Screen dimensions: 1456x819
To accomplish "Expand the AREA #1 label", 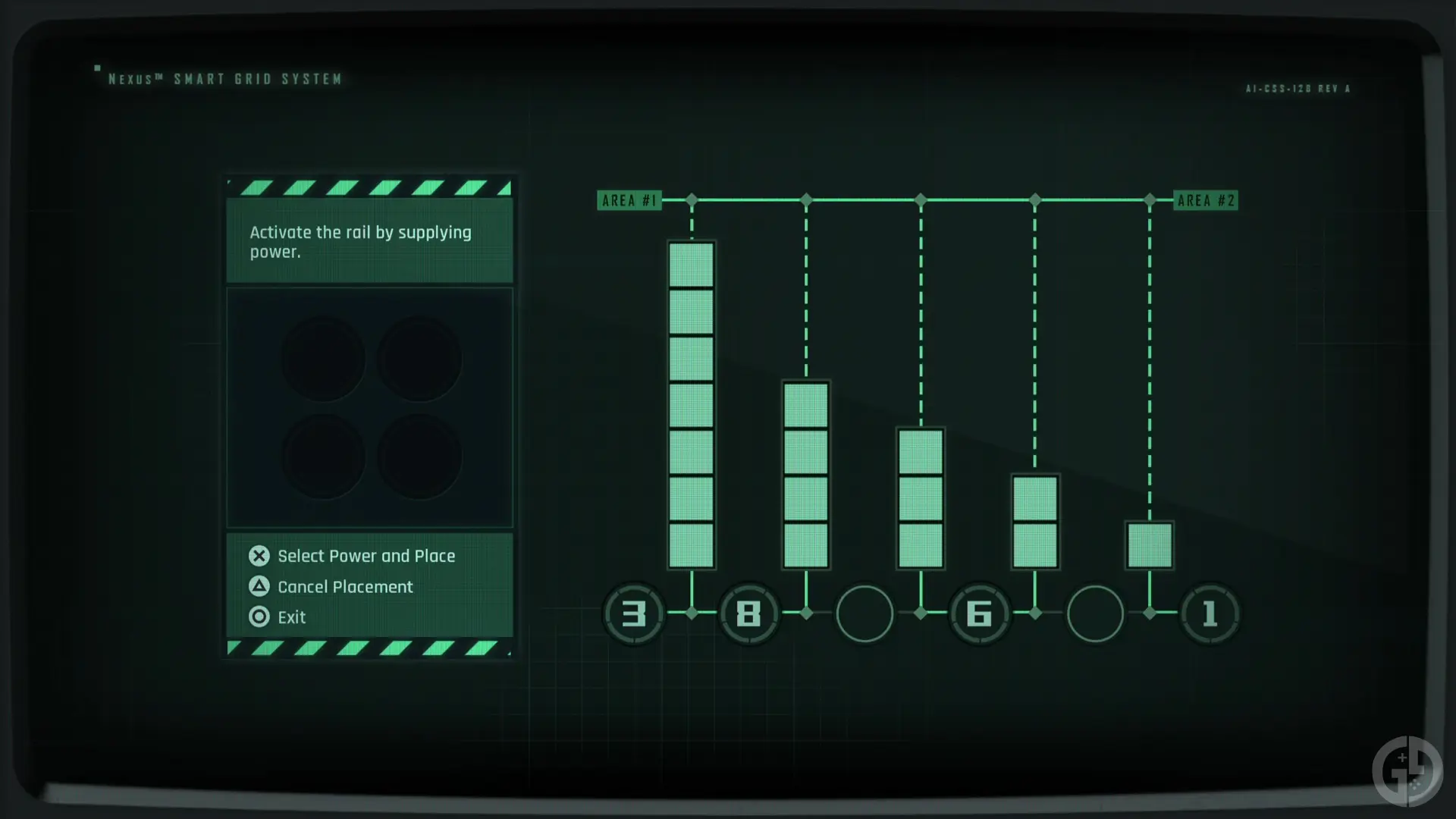I will click(629, 200).
